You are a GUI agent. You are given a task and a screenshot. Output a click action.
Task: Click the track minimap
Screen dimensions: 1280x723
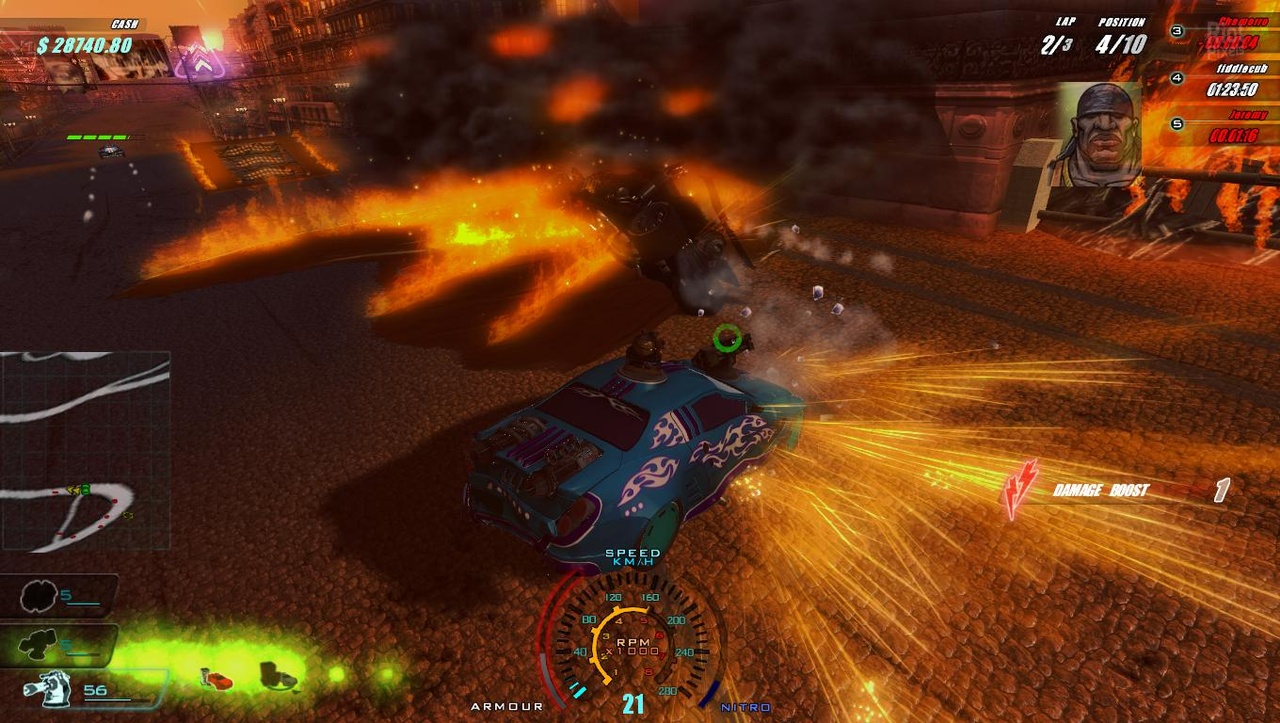(x=85, y=450)
